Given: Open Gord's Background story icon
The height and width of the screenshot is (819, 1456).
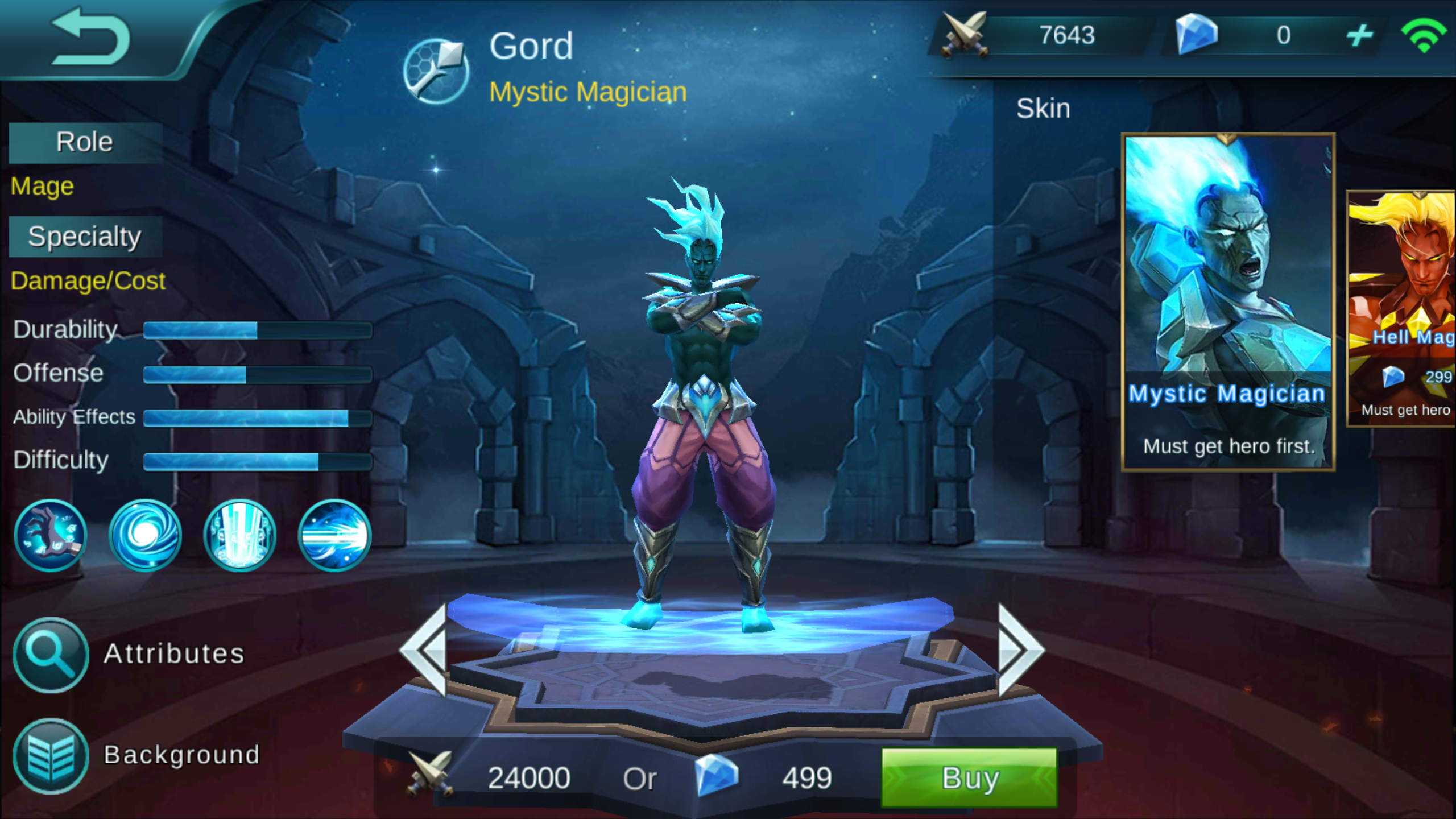Looking at the screenshot, I should point(50,755).
